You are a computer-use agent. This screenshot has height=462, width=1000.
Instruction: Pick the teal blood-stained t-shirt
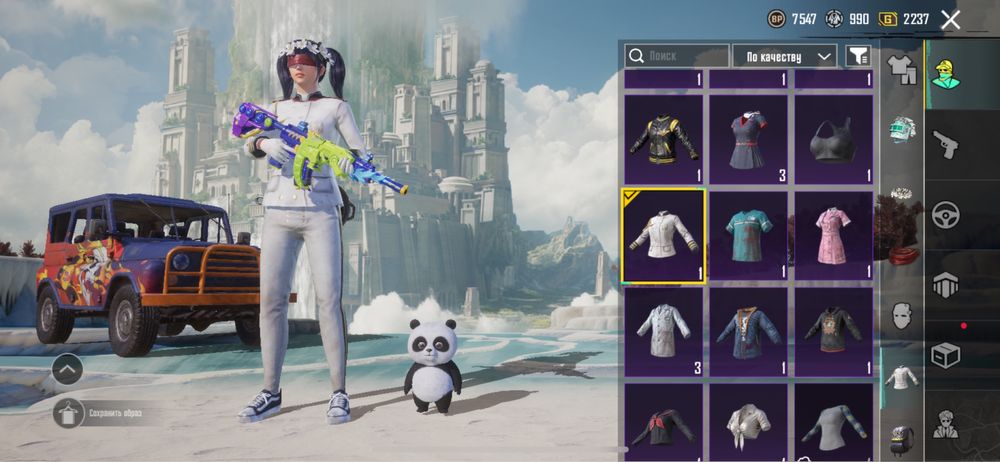(x=749, y=235)
